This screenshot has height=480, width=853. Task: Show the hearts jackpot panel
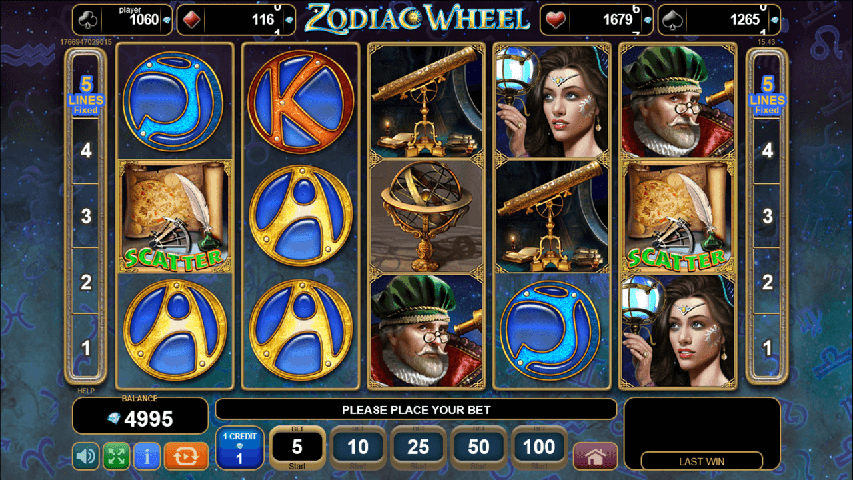598,19
